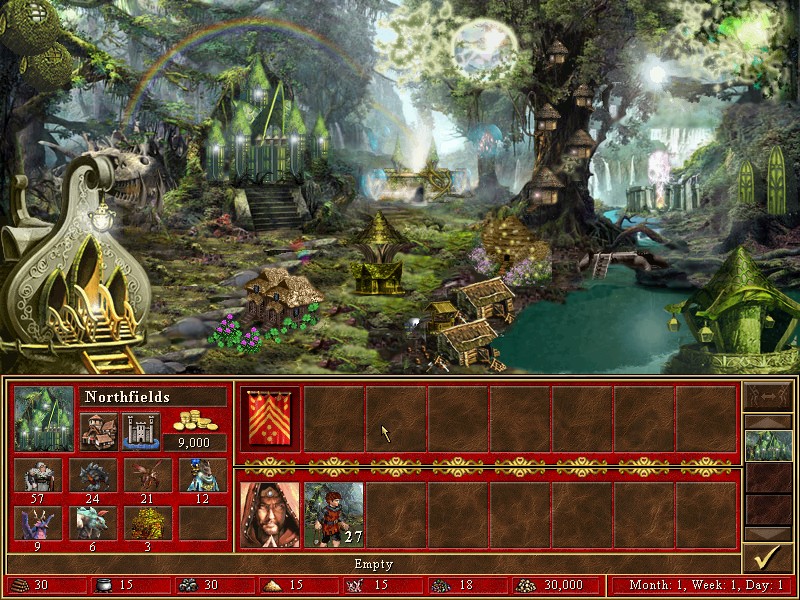Click the split troops arrow button
This screenshot has width=800, height=600.
coord(767,396)
